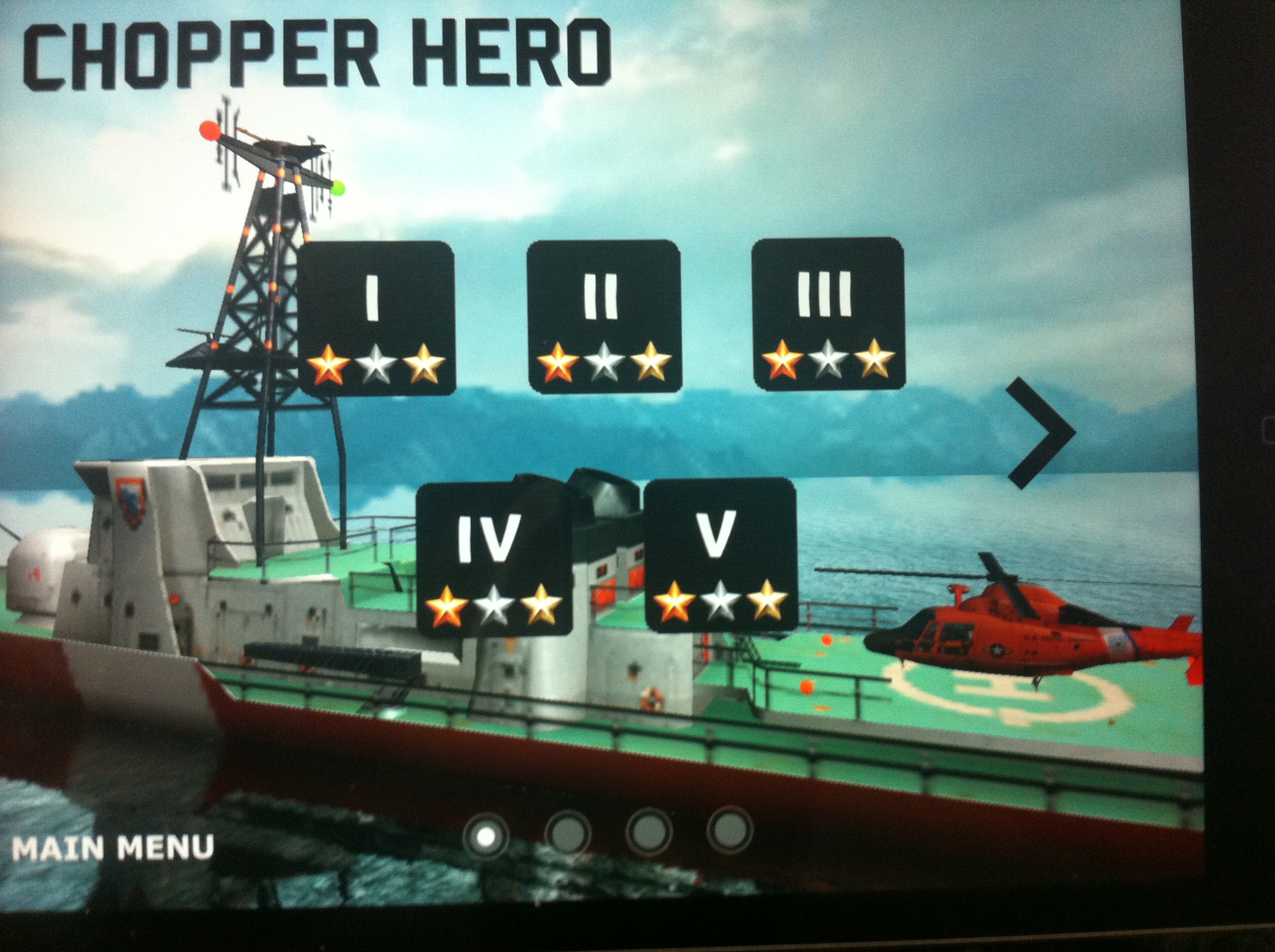Viewport: 1275px width, 952px height.
Task: Choose the level II mission tile
Action: [x=604, y=317]
